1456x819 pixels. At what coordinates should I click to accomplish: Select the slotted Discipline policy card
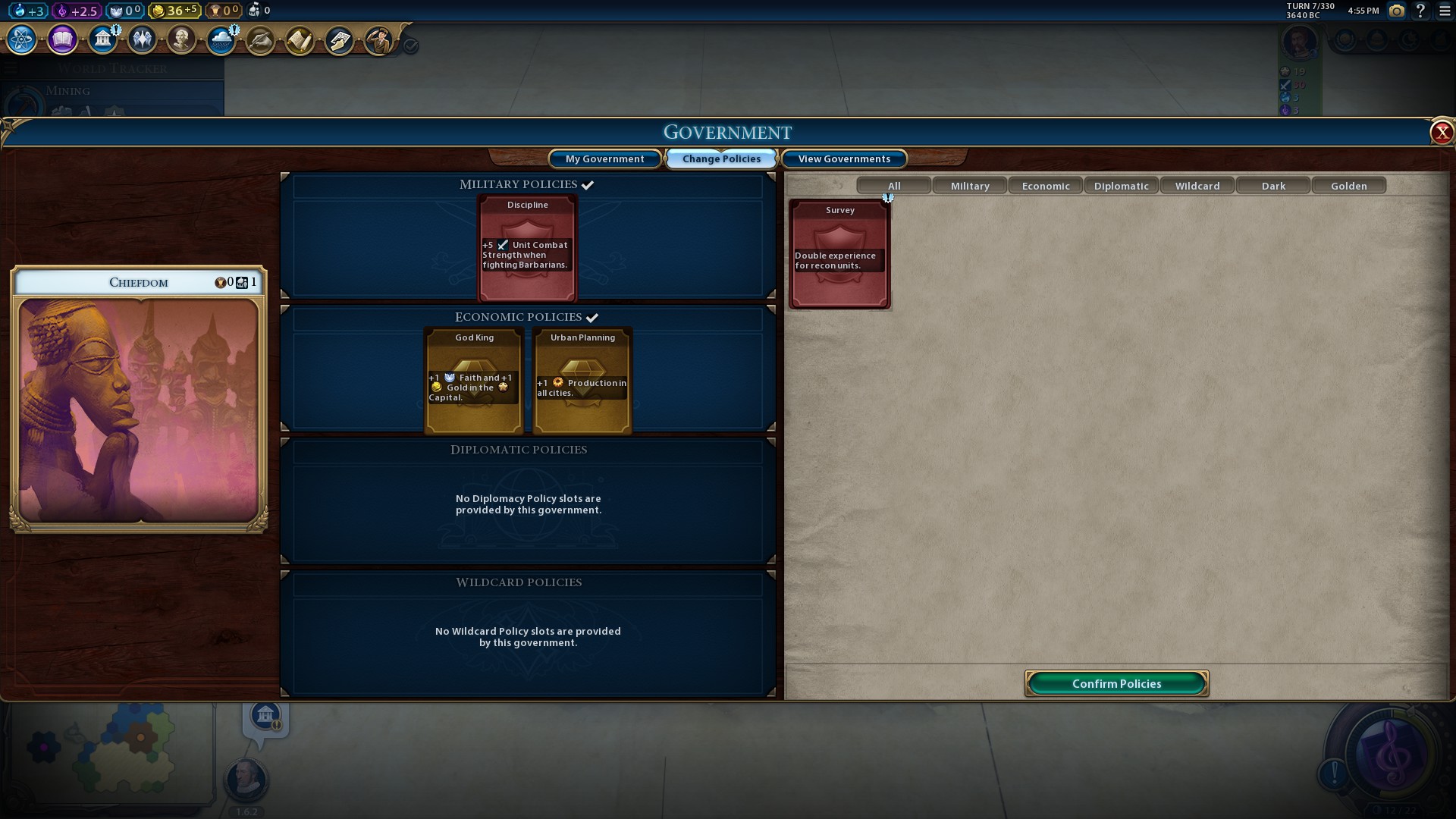coord(528,249)
